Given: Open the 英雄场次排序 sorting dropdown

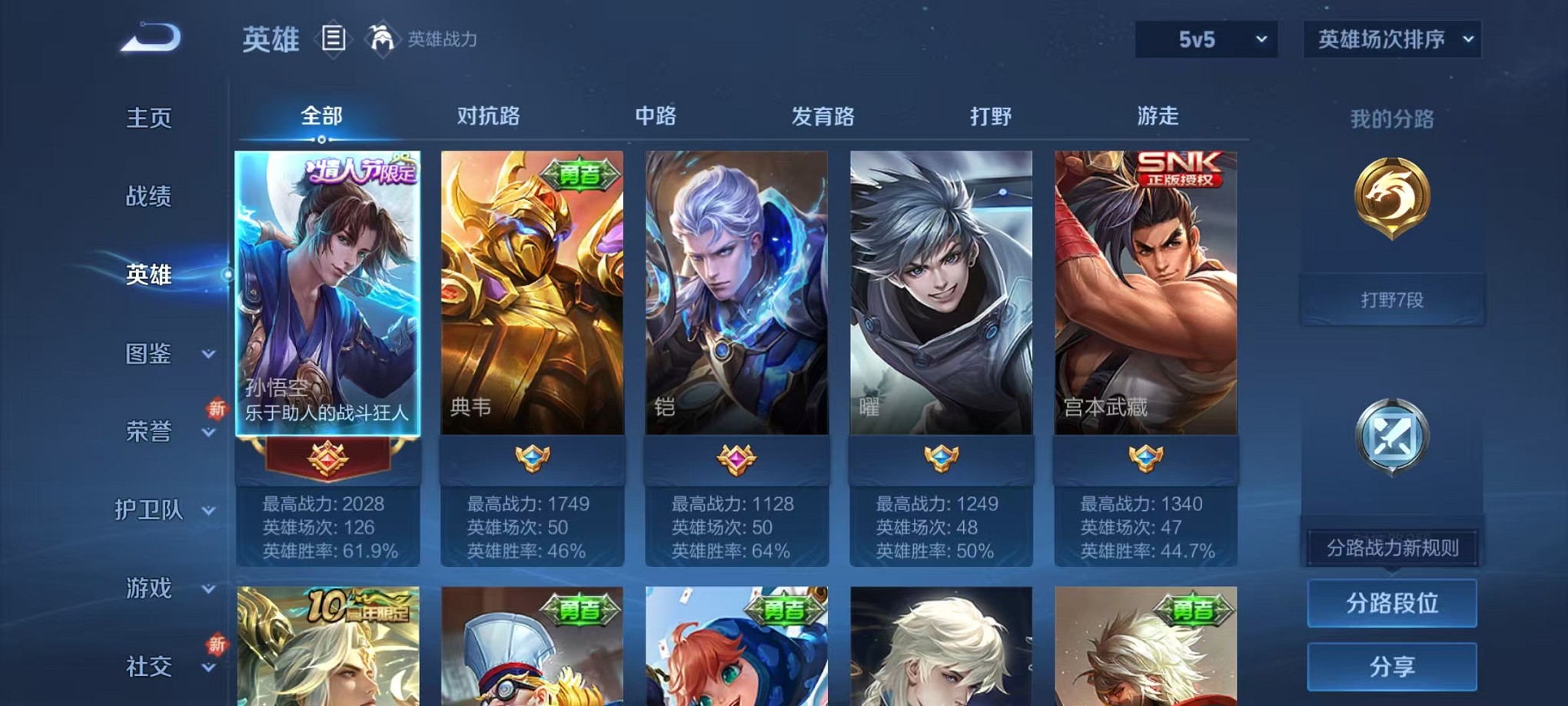Looking at the screenshot, I should click(1391, 38).
